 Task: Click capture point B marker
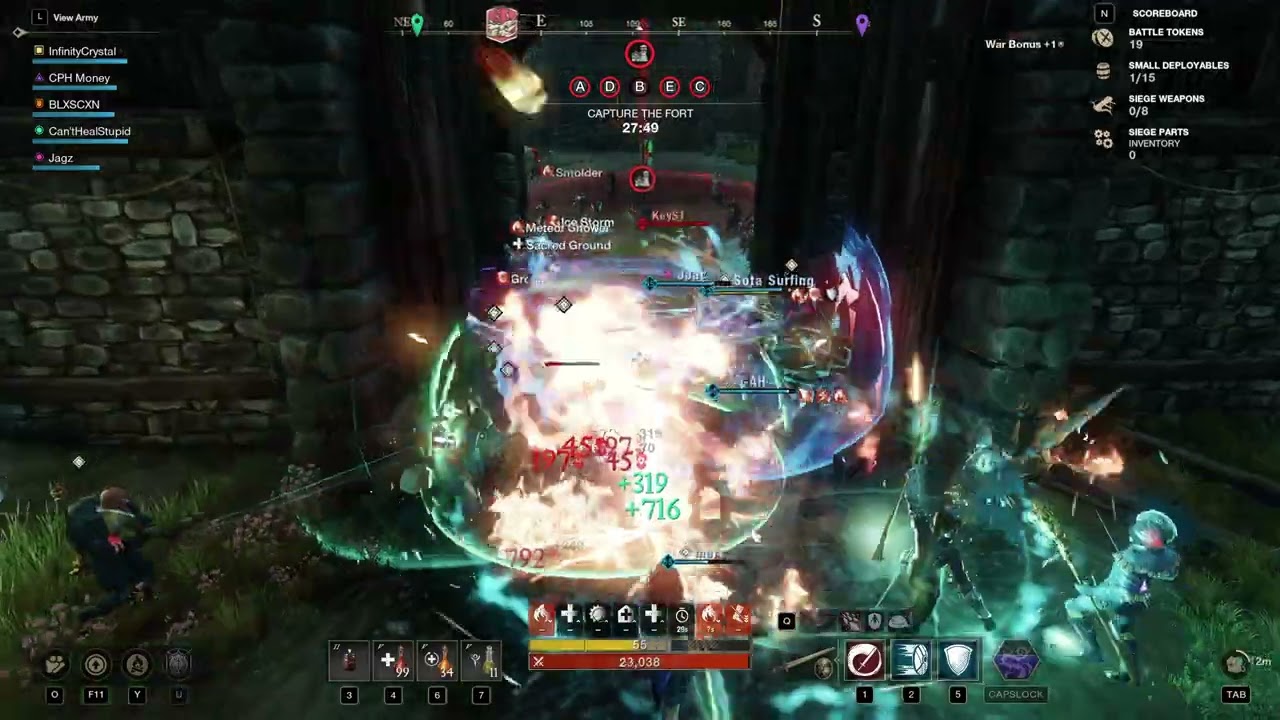(x=640, y=87)
